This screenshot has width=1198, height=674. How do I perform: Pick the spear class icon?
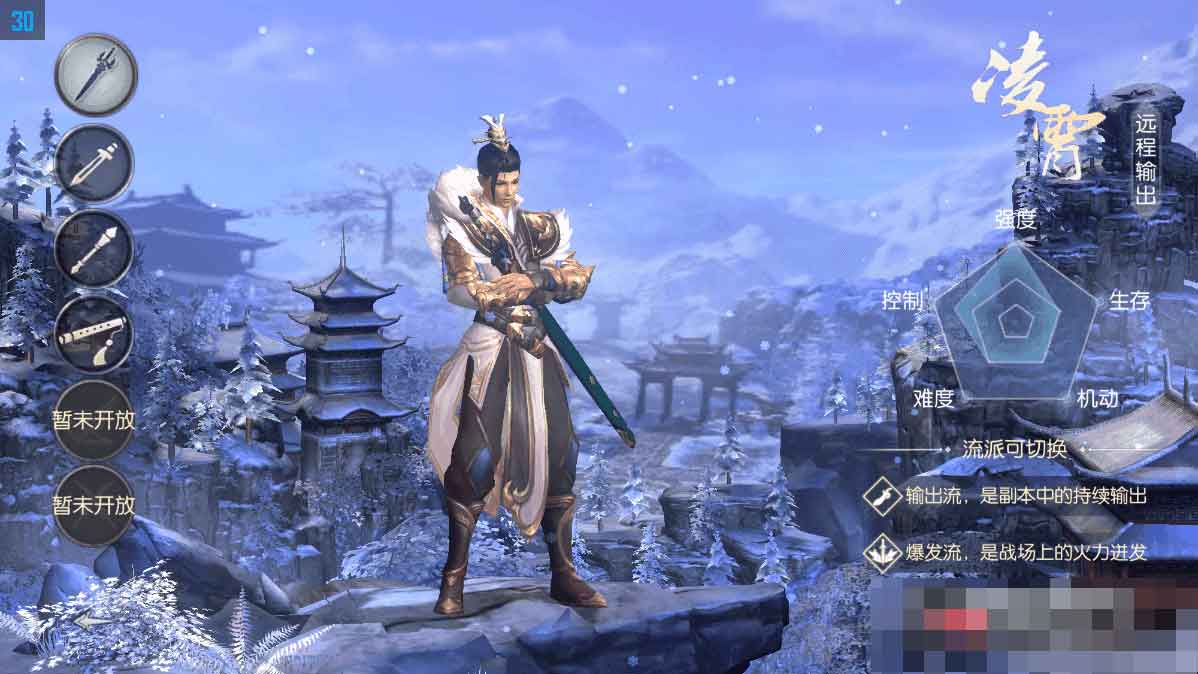coord(95,248)
